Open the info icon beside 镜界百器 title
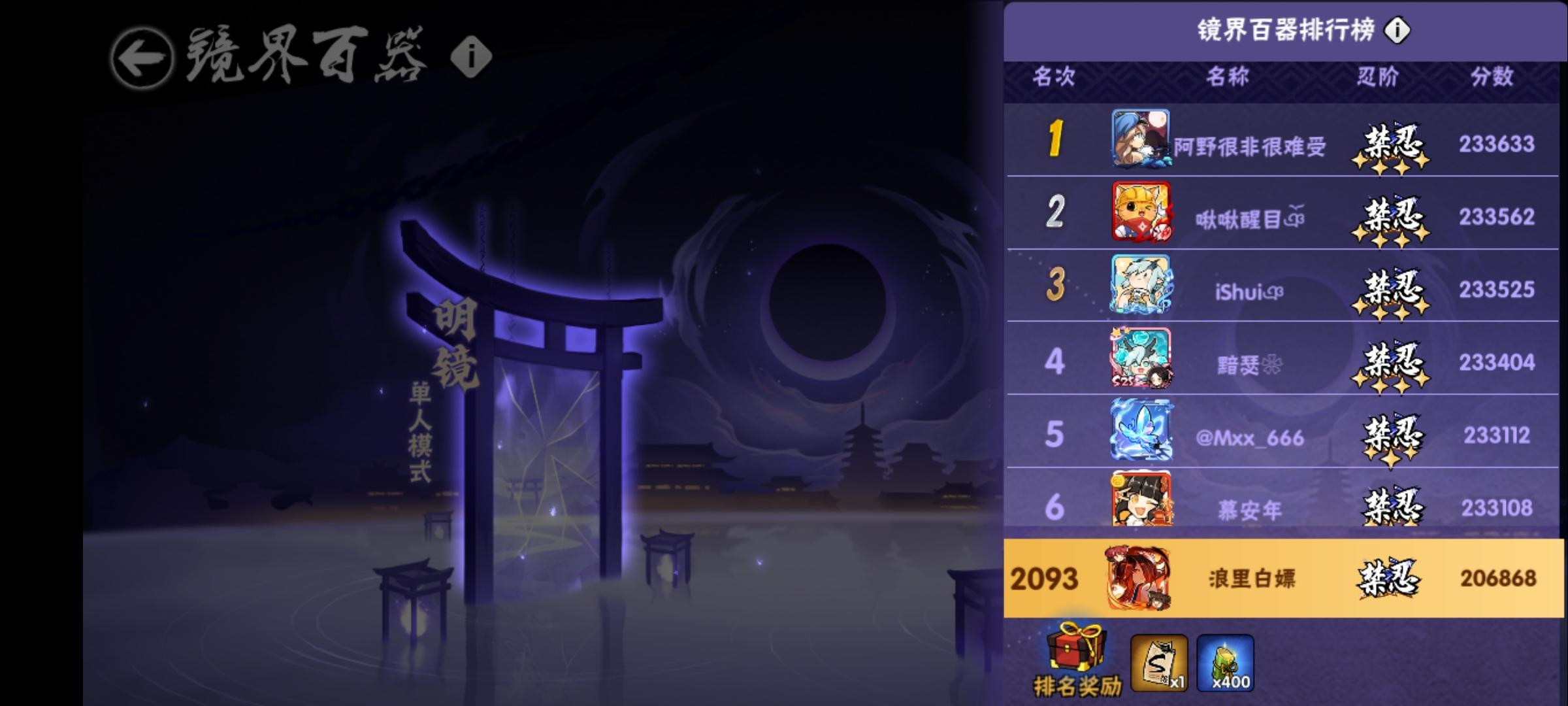Image resolution: width=1568 pixels, height=706 pixels. click(472, 56)
